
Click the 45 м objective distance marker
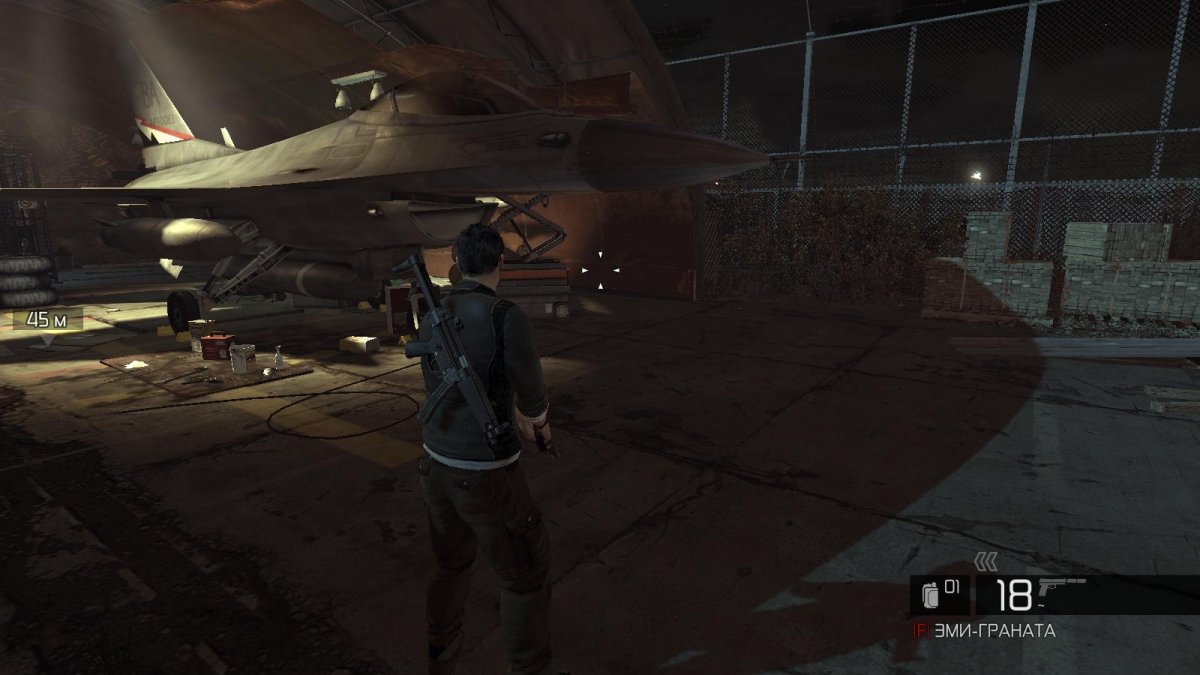pyautogui.click(x=47, y=320)
